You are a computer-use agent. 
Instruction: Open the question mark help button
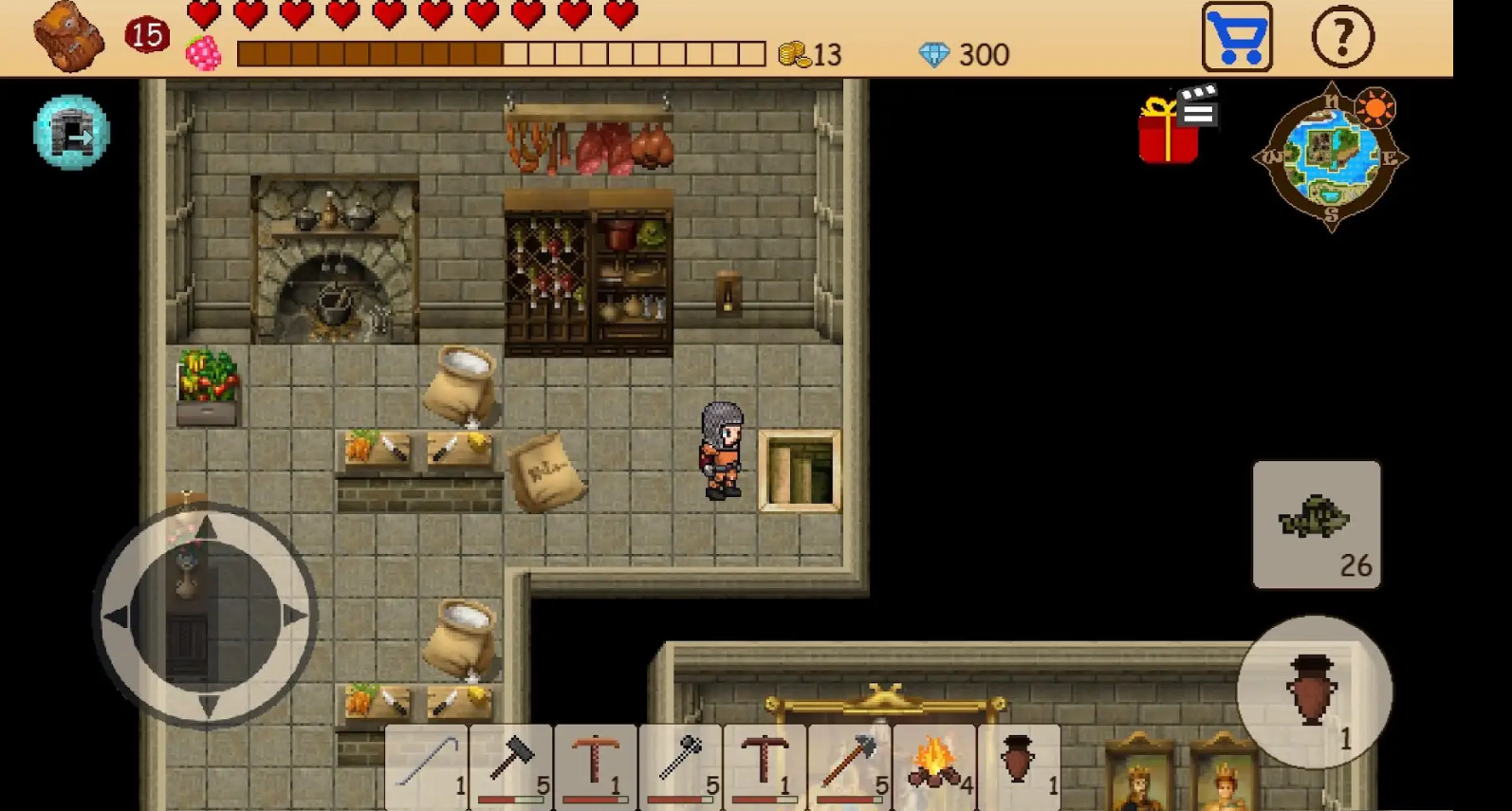pyautogui.click(x=1342, y=38)
